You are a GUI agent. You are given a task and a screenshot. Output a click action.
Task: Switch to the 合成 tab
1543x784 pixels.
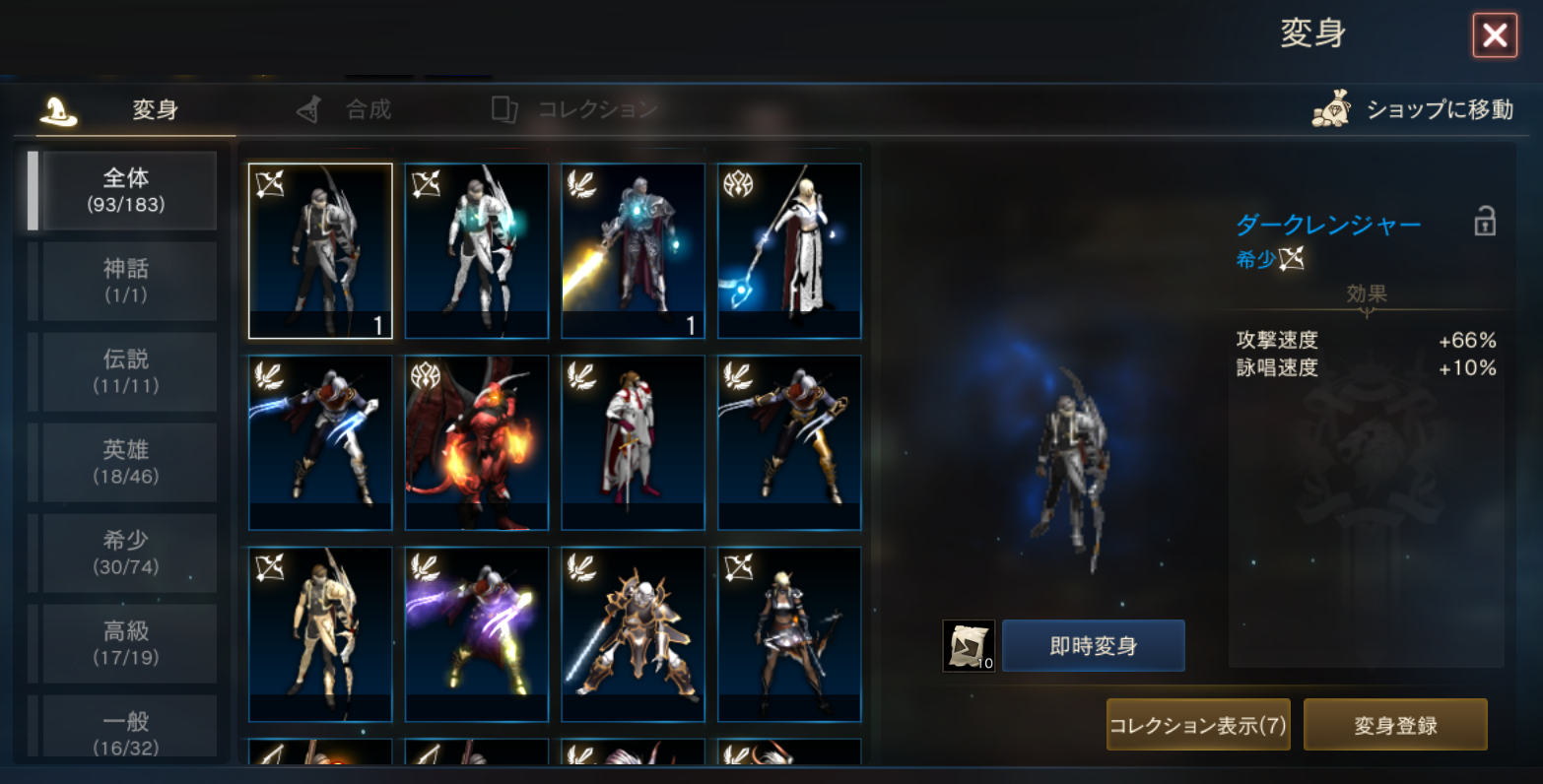click(346, 109)
